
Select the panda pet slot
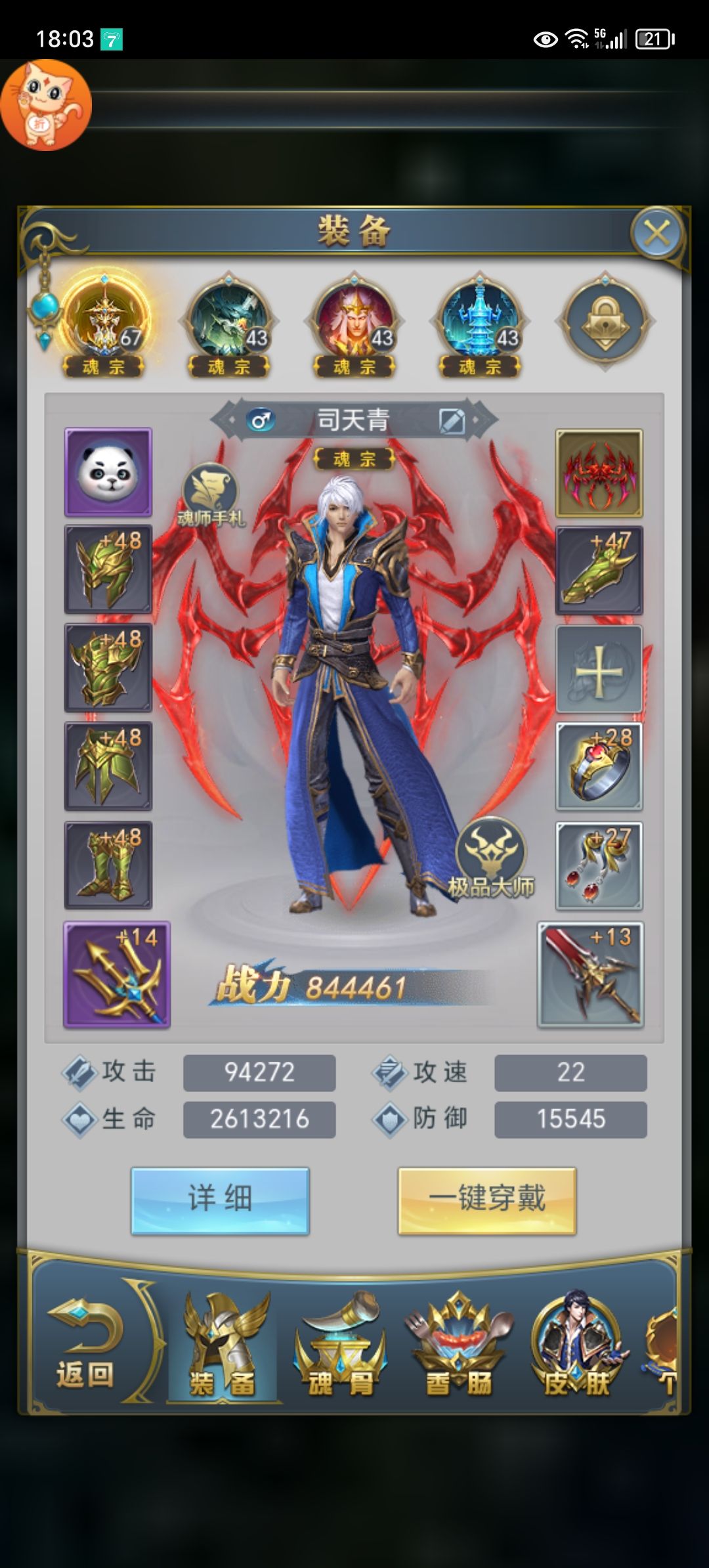tap(108, 471)
